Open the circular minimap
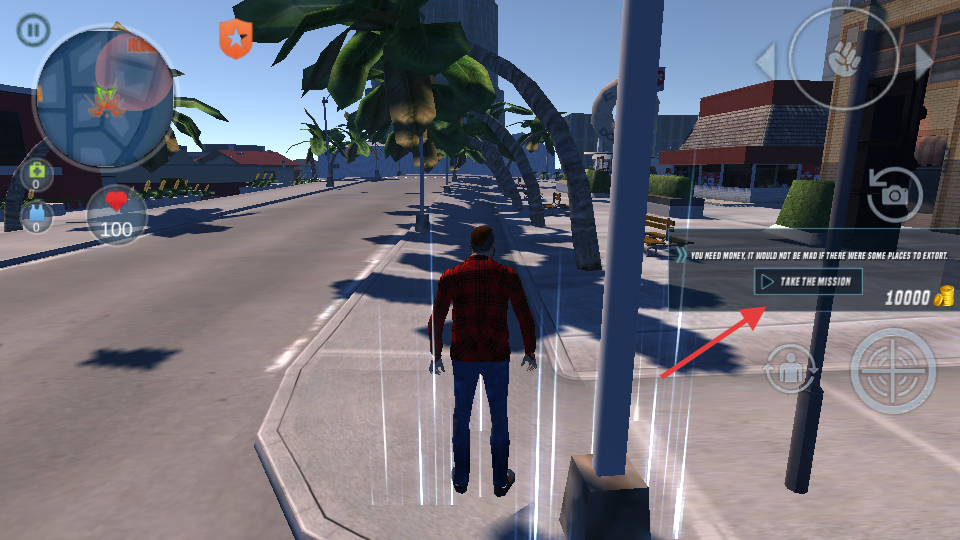 click(x=102, y=97)
